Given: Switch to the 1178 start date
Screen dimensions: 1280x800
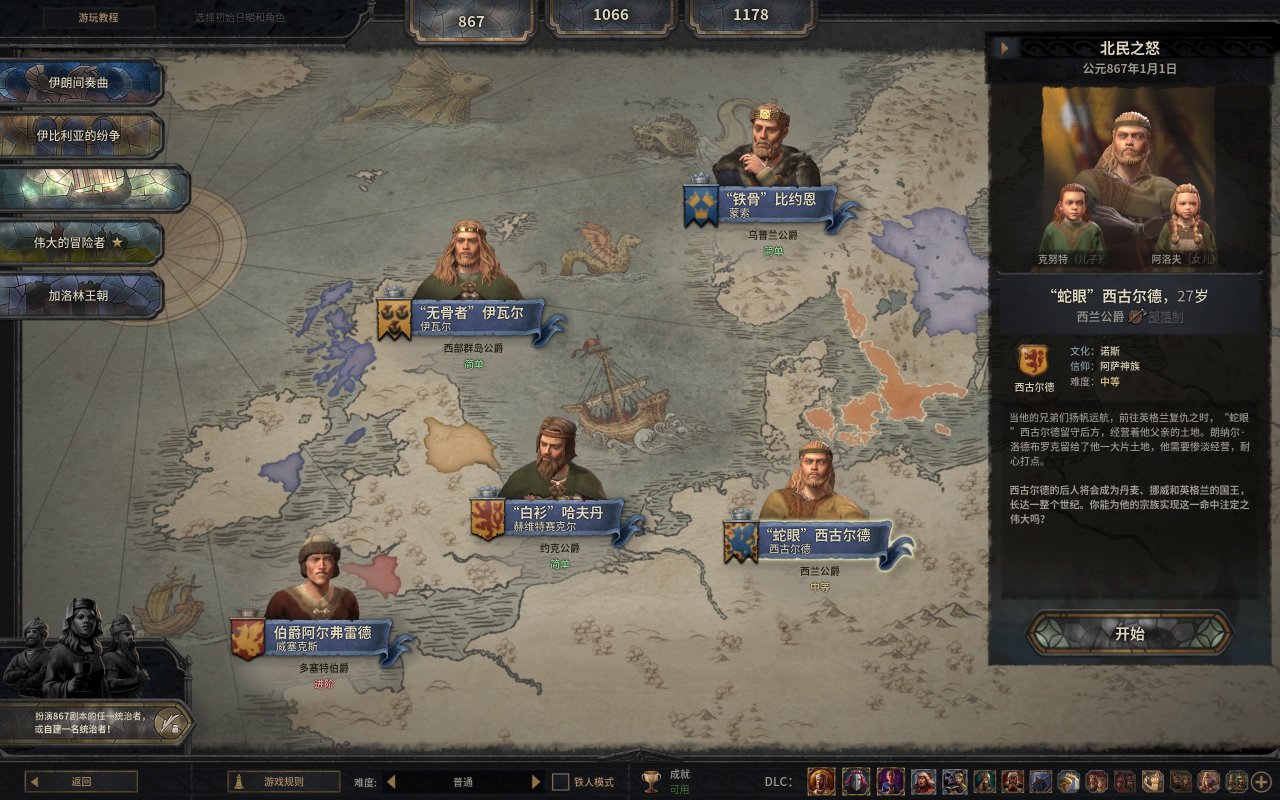Looking at the screenshot, I should [751, 15].
